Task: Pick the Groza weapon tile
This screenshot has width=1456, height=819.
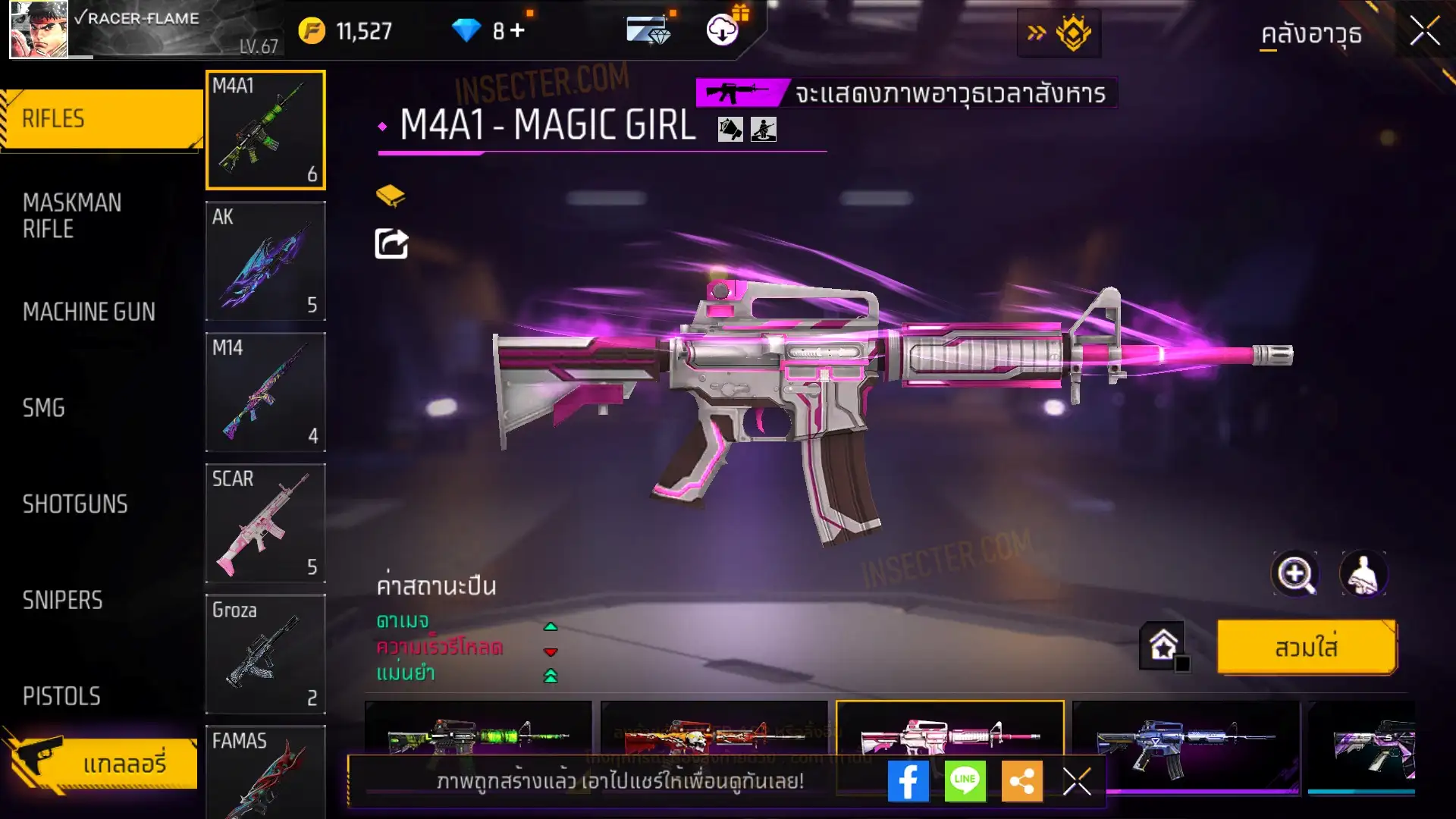Action: pos(265,654)
